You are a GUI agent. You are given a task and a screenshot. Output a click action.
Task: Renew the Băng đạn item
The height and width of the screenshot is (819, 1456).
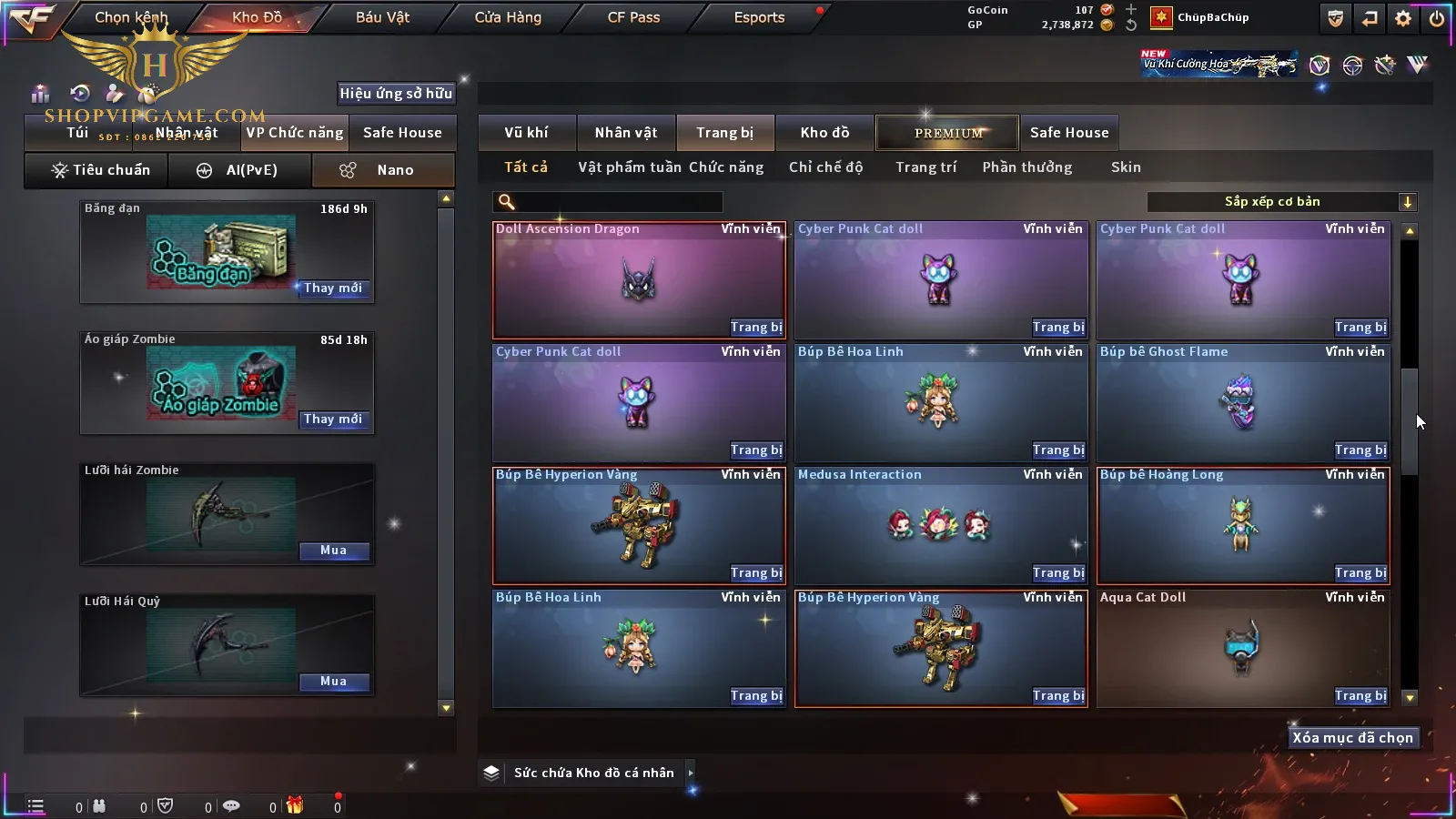pos(333,288)
